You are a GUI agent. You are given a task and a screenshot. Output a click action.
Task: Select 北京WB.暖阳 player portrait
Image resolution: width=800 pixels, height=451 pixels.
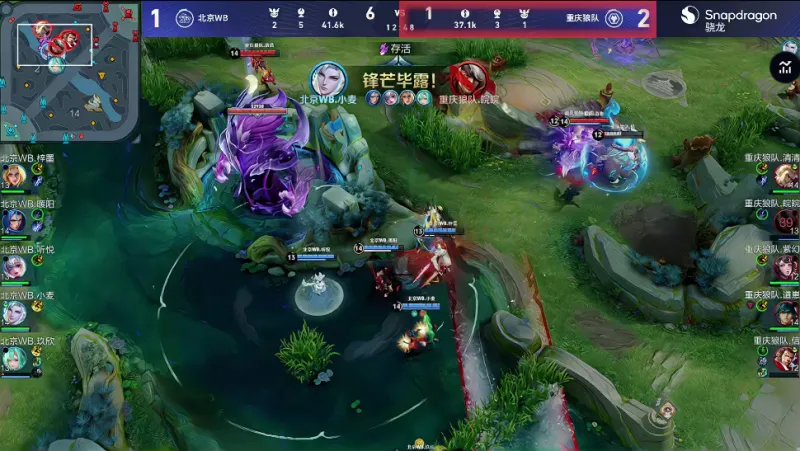[x=14, y=221]
